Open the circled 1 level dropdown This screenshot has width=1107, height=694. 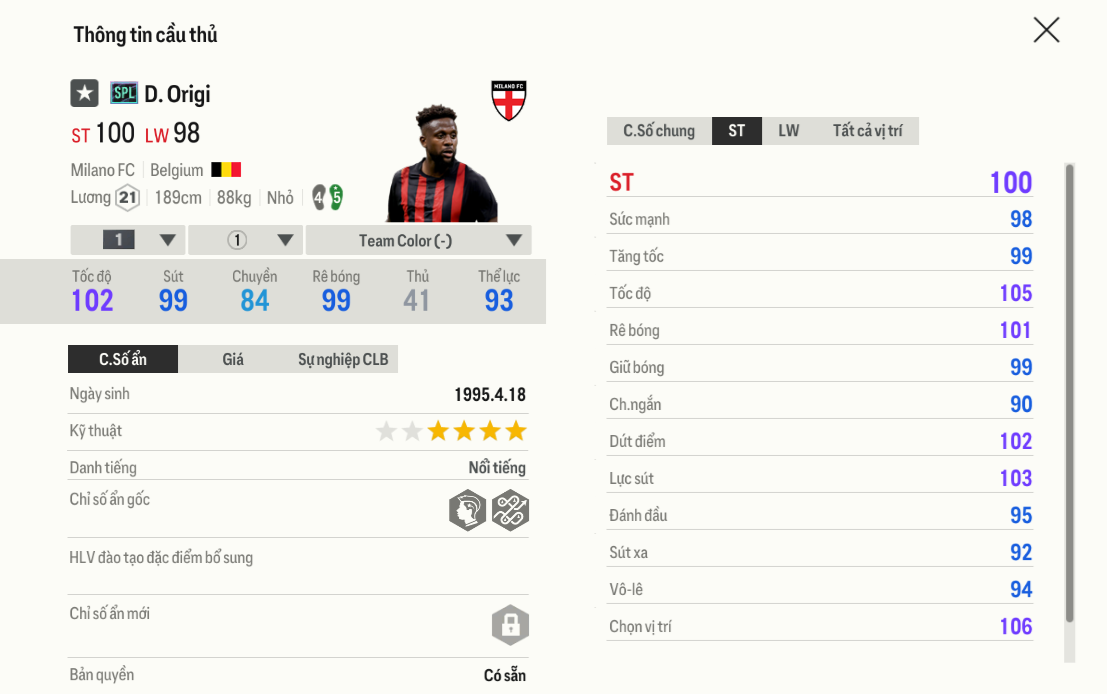pyautogui.click(x=246, y=240)
